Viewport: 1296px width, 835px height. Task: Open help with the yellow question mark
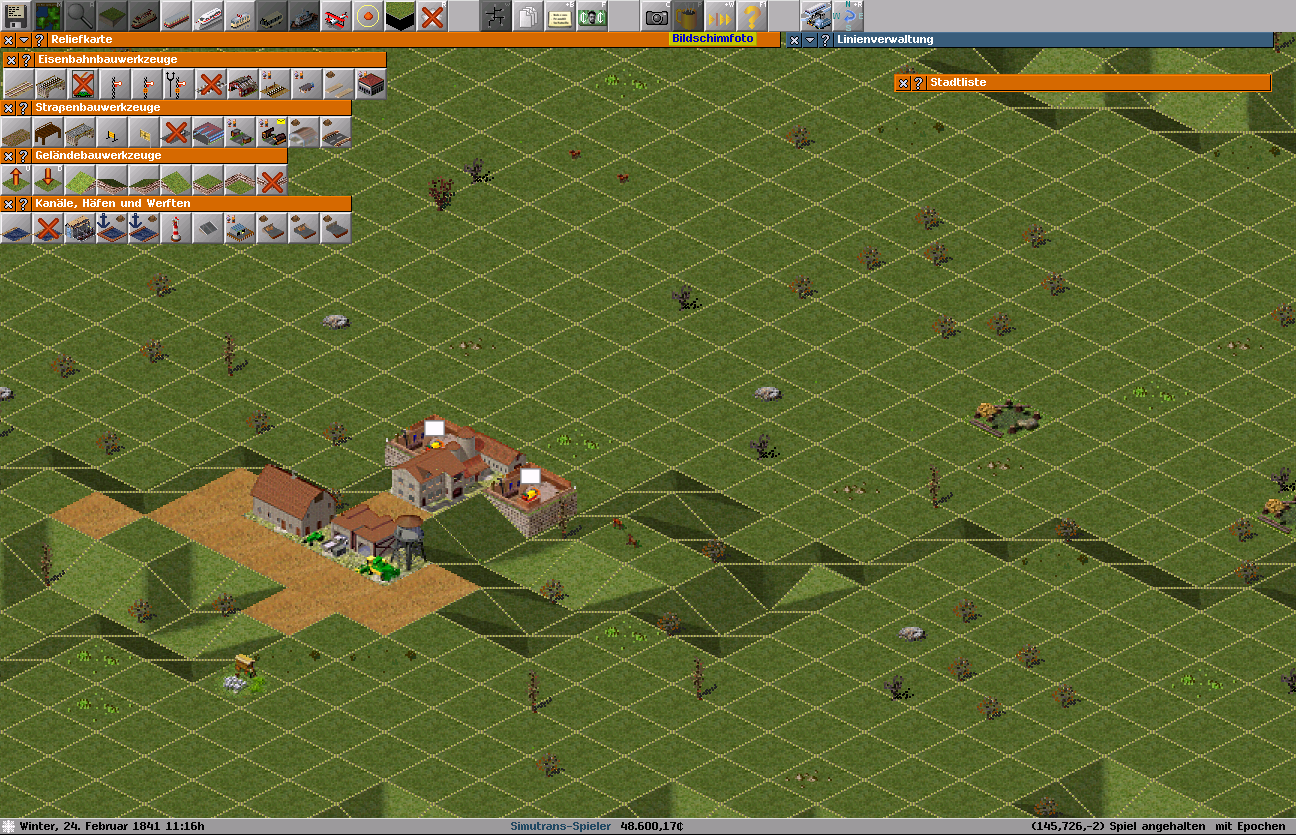[752, 16]
